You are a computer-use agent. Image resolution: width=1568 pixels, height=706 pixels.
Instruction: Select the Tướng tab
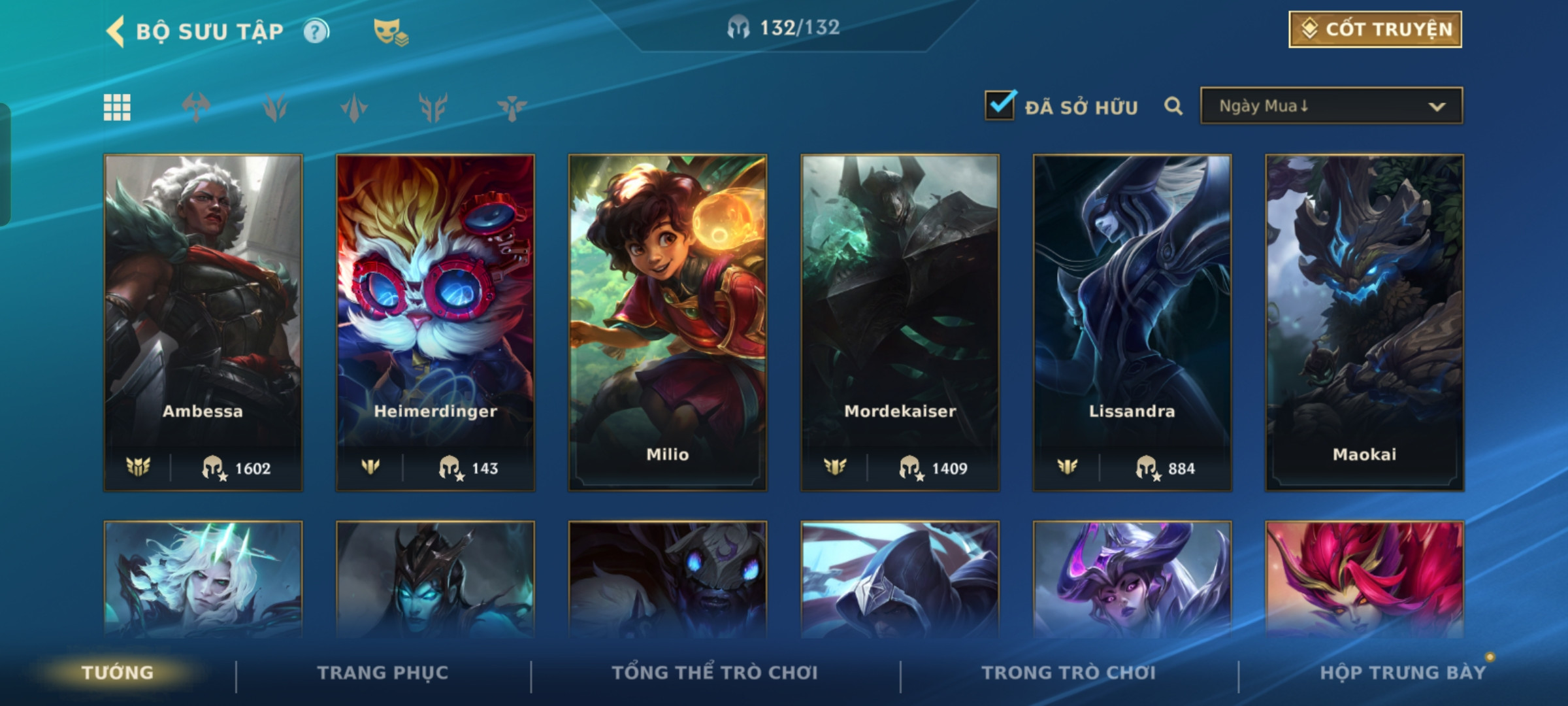coord(118,673)
